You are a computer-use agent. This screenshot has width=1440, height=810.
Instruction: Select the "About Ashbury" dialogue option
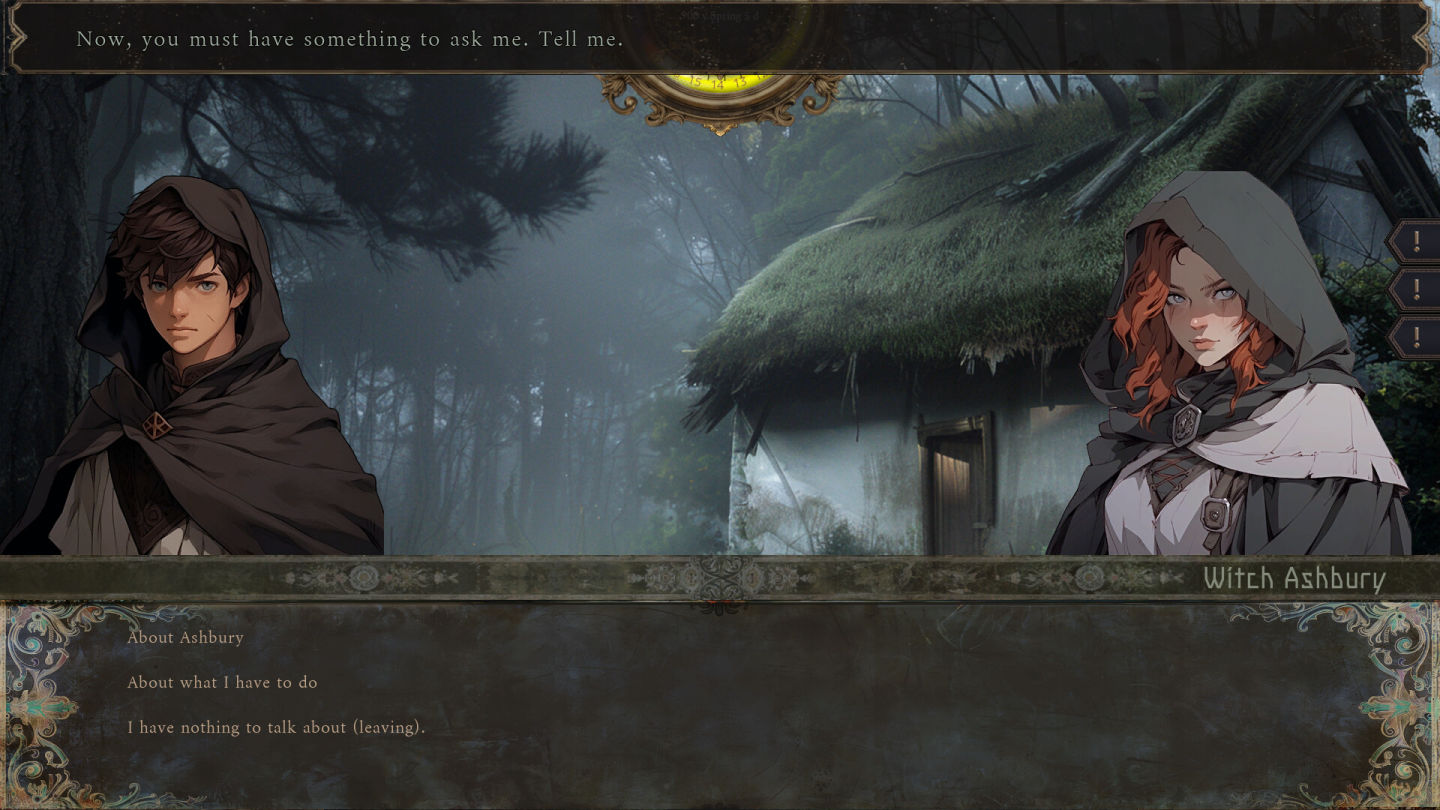[185, 637]
